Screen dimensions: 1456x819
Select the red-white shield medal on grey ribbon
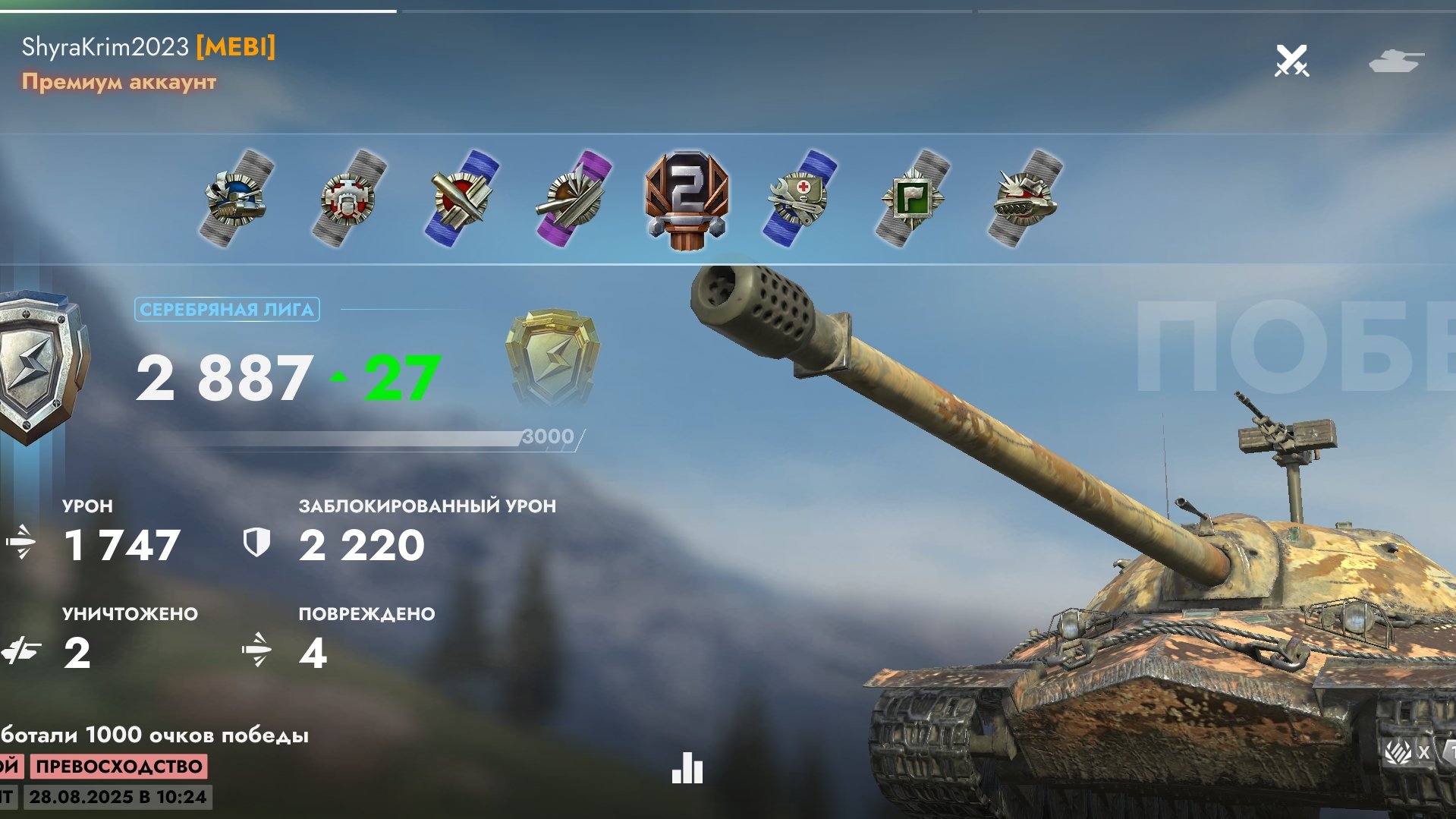pyautogui.click(x=349, y=199)
